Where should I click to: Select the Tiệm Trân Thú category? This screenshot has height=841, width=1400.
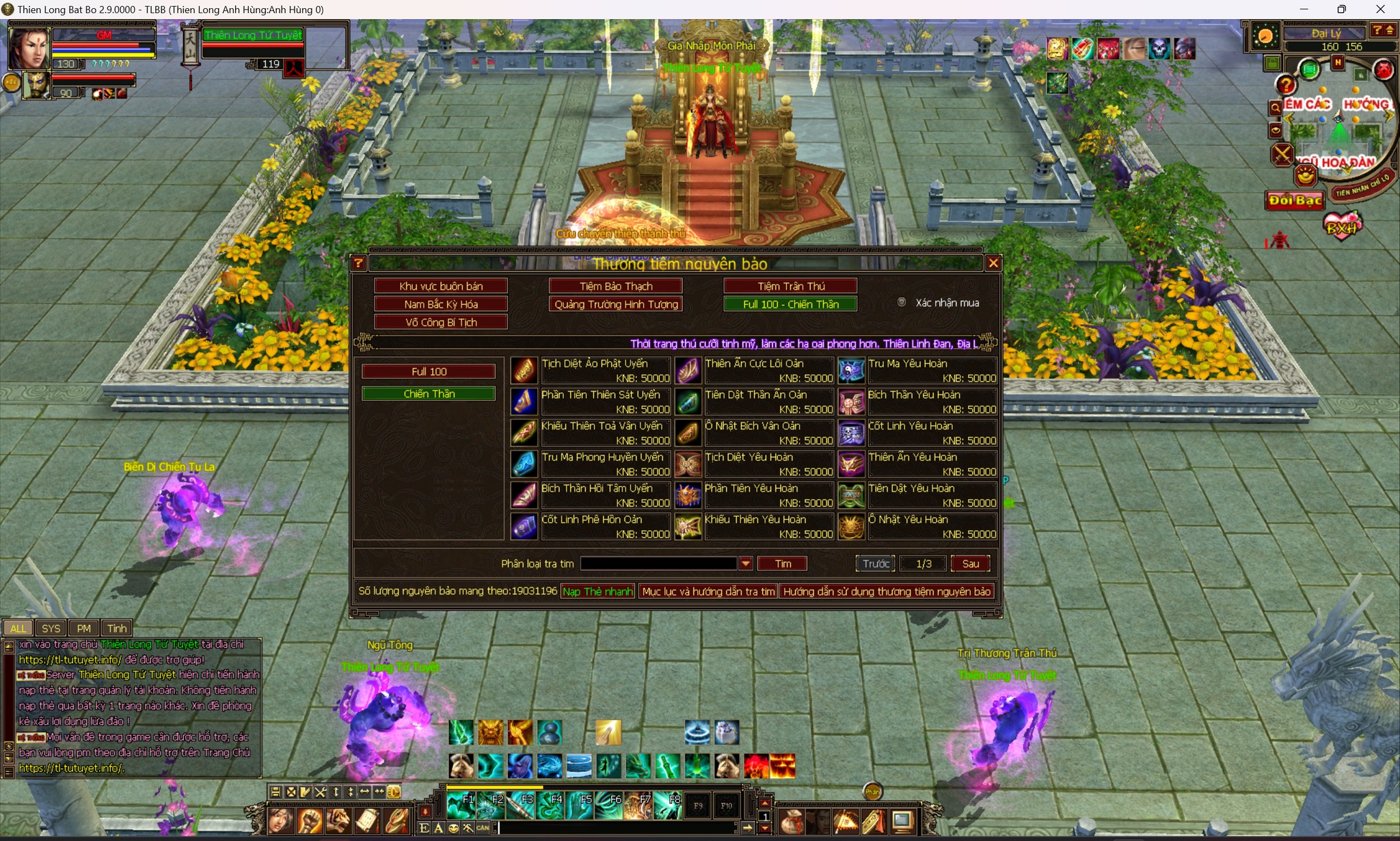[x=790, y=286]
